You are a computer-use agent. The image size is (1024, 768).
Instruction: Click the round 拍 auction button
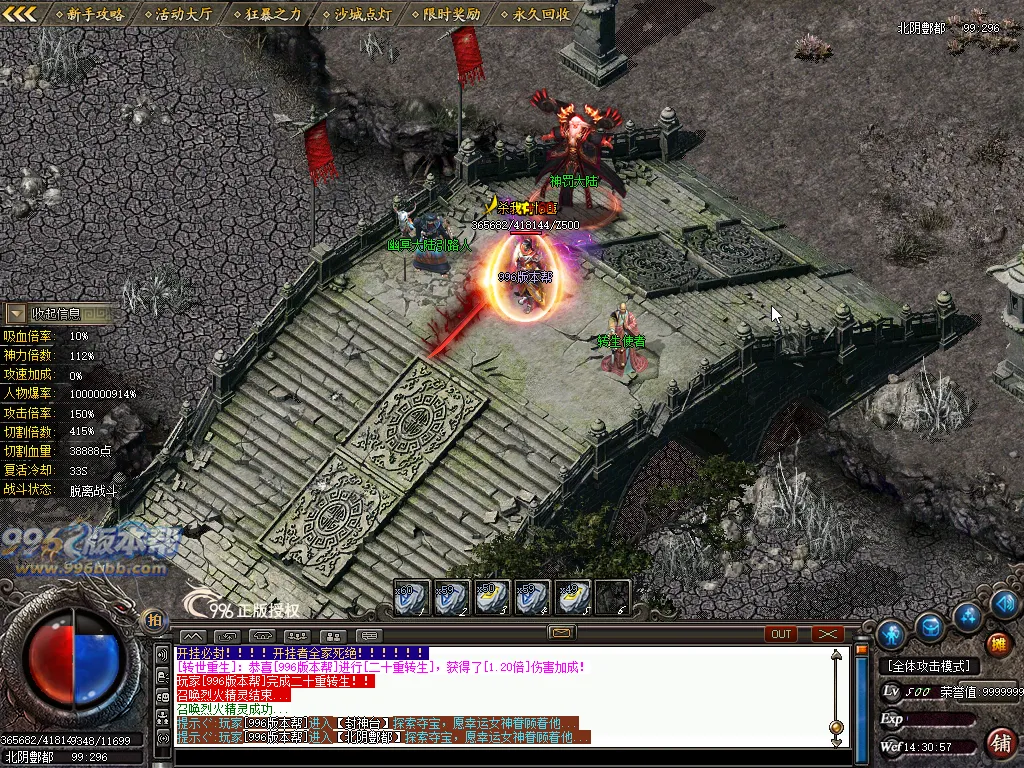pos(153,619)
